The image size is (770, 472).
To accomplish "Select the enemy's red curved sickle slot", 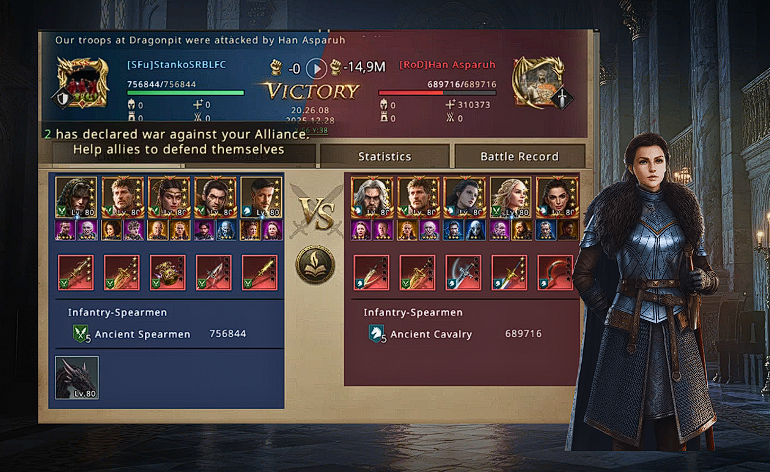I will (x=555, y=272).
